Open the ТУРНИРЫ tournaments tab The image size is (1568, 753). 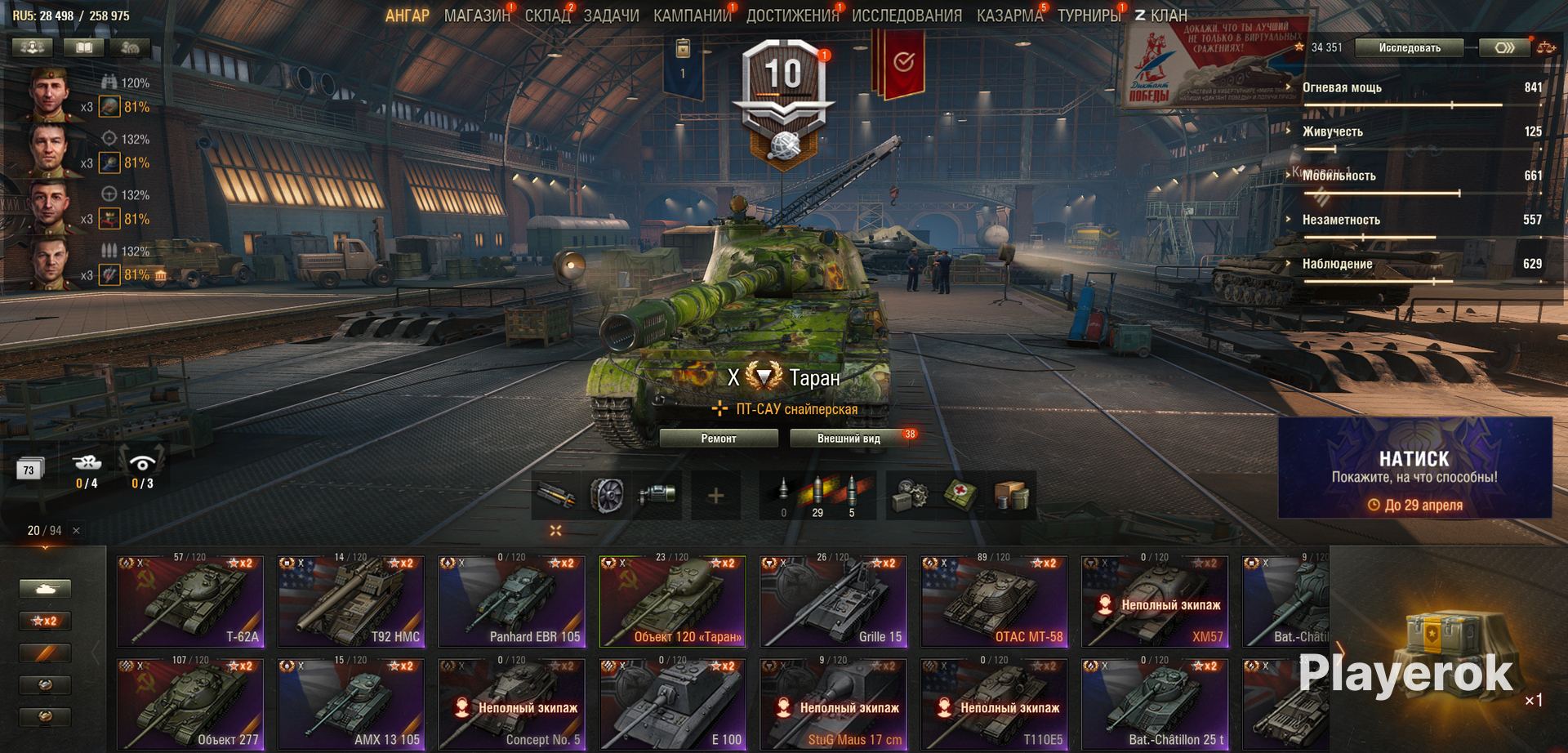click(1089, 16)
